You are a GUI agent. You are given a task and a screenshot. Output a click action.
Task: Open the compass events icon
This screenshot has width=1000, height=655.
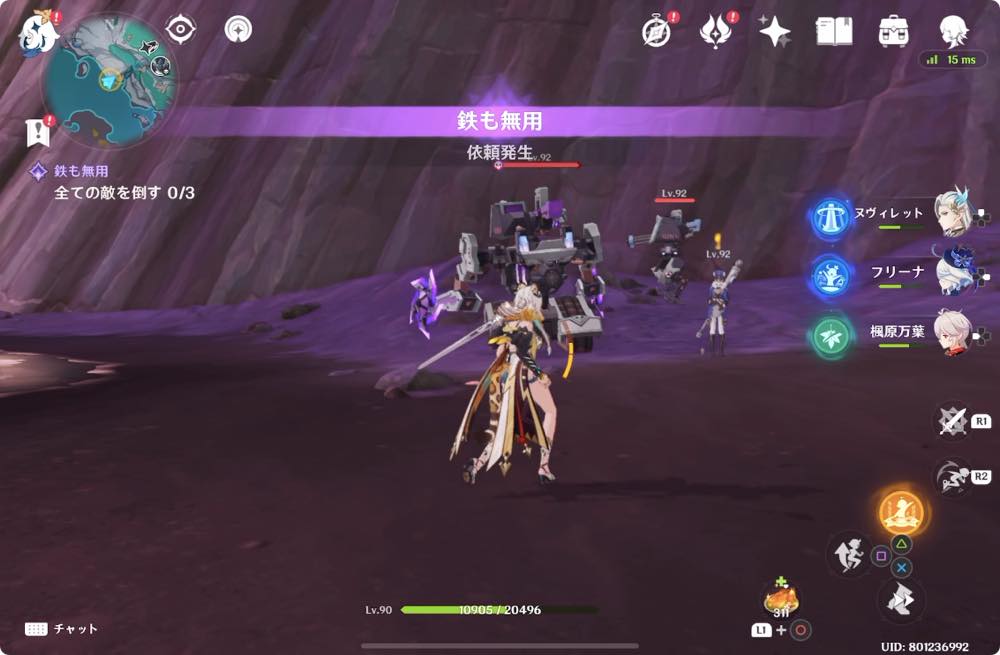point(657,31)
